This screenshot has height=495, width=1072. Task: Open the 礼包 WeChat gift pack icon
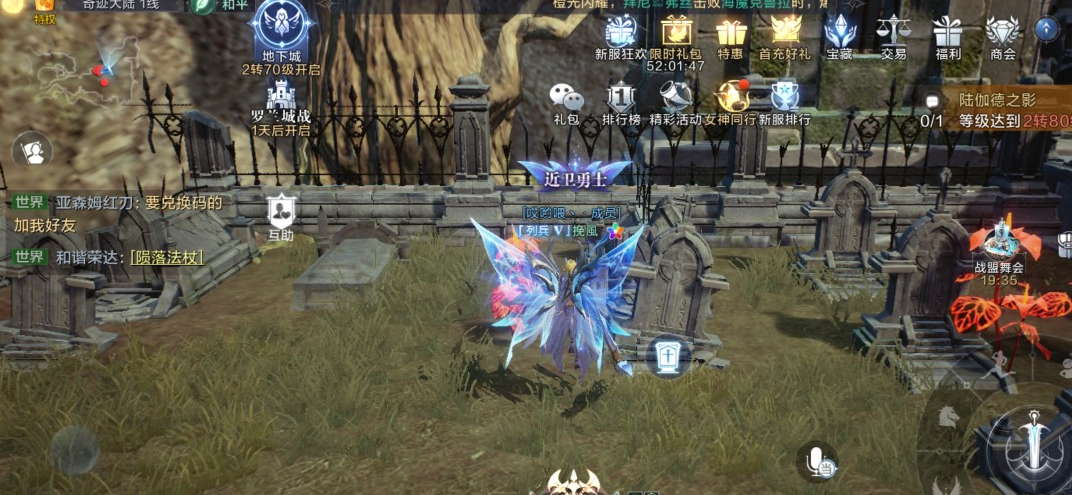566,99
